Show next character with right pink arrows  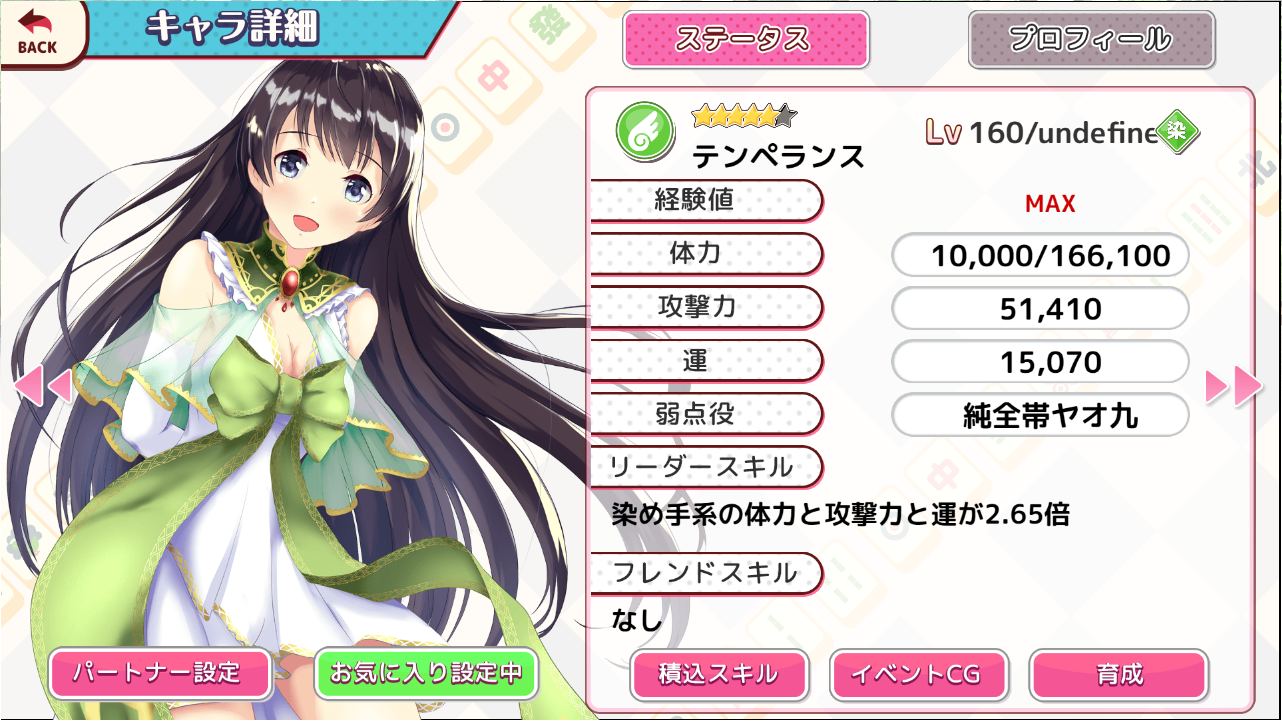click(x=1234, y=386)
